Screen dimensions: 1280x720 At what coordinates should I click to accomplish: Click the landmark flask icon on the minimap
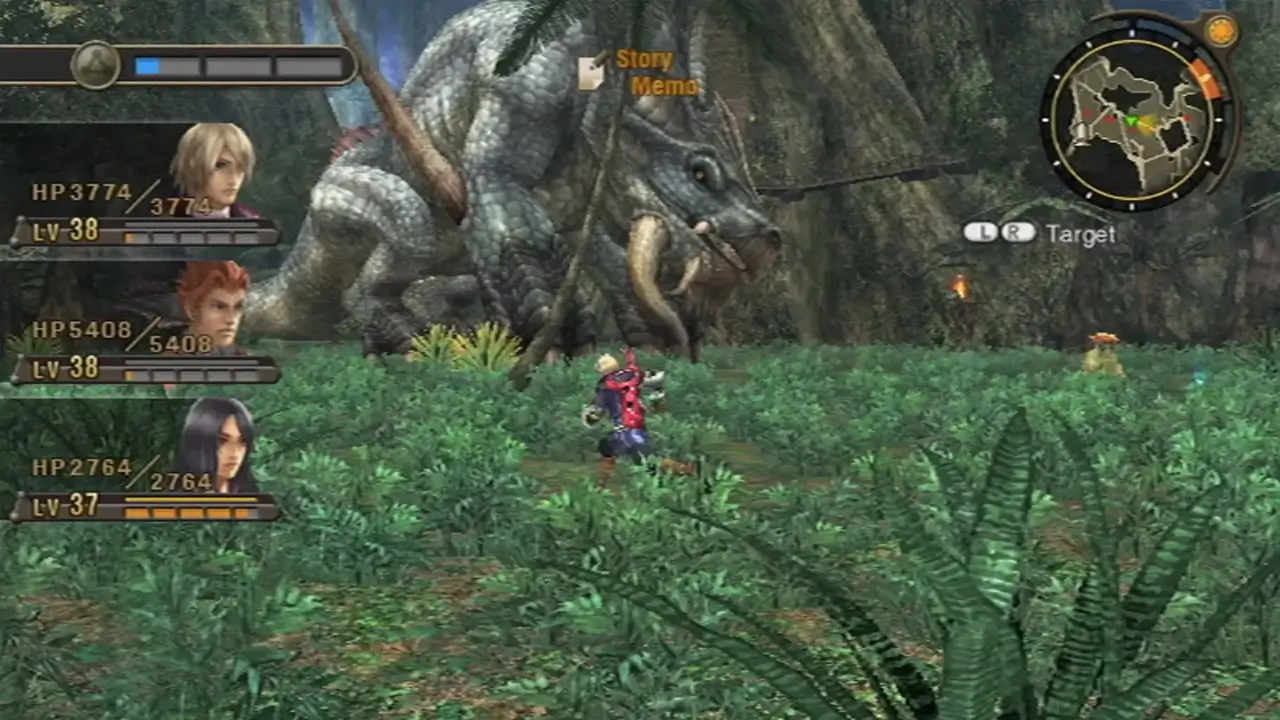pos(1080,134)
